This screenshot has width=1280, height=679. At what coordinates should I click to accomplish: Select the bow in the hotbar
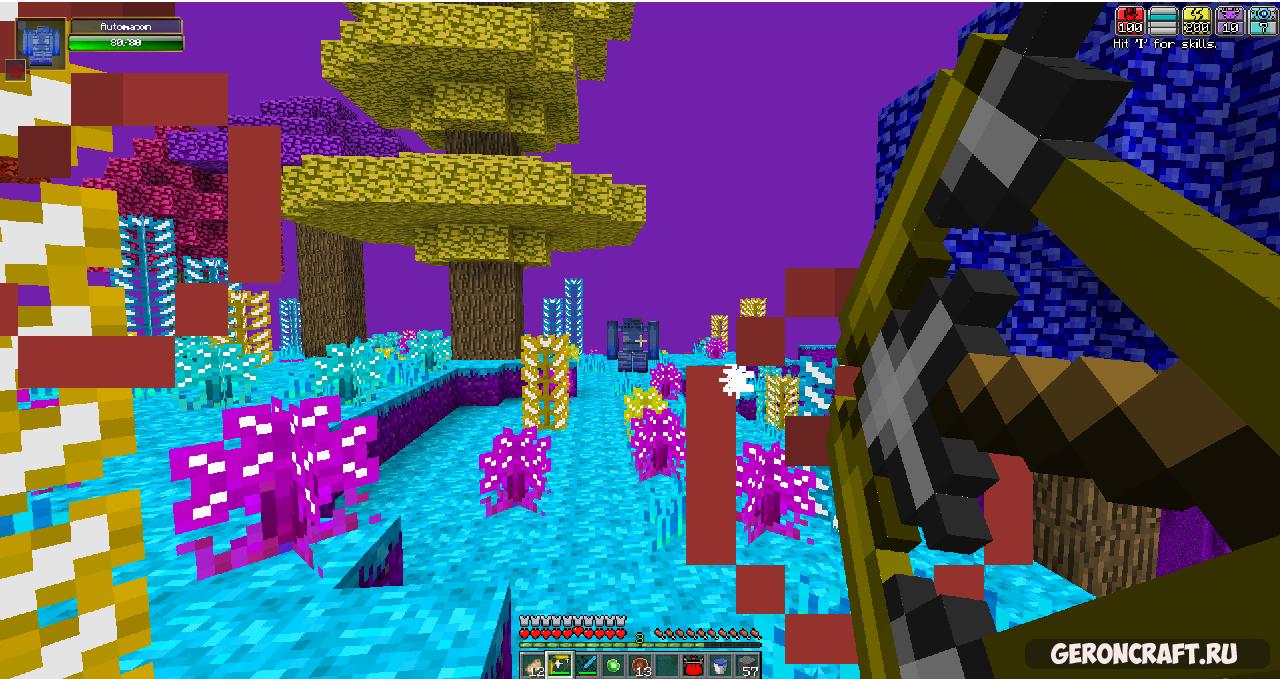click(x=559, y=665)
